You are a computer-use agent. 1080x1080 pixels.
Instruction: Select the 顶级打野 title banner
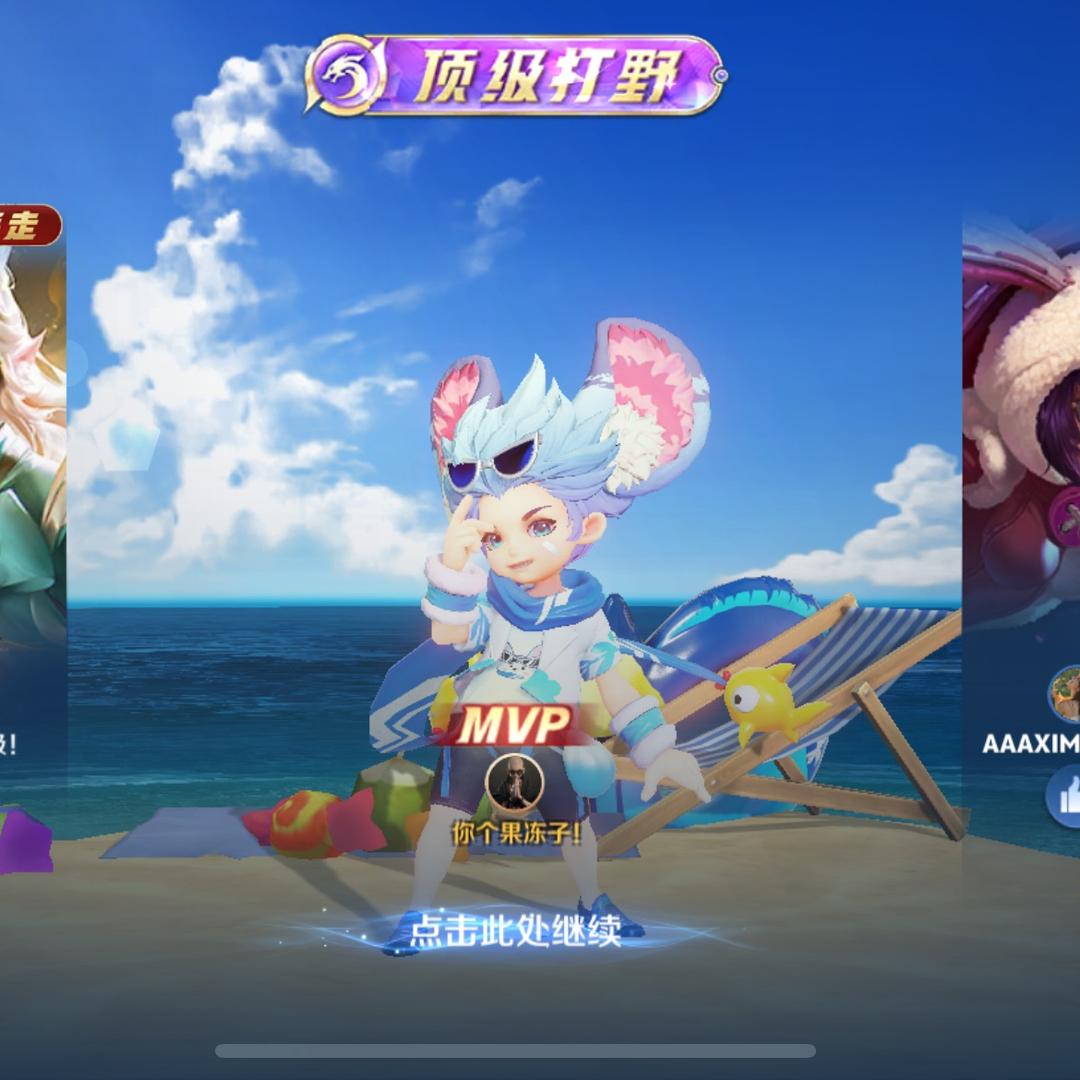click(x=516, y=76)
